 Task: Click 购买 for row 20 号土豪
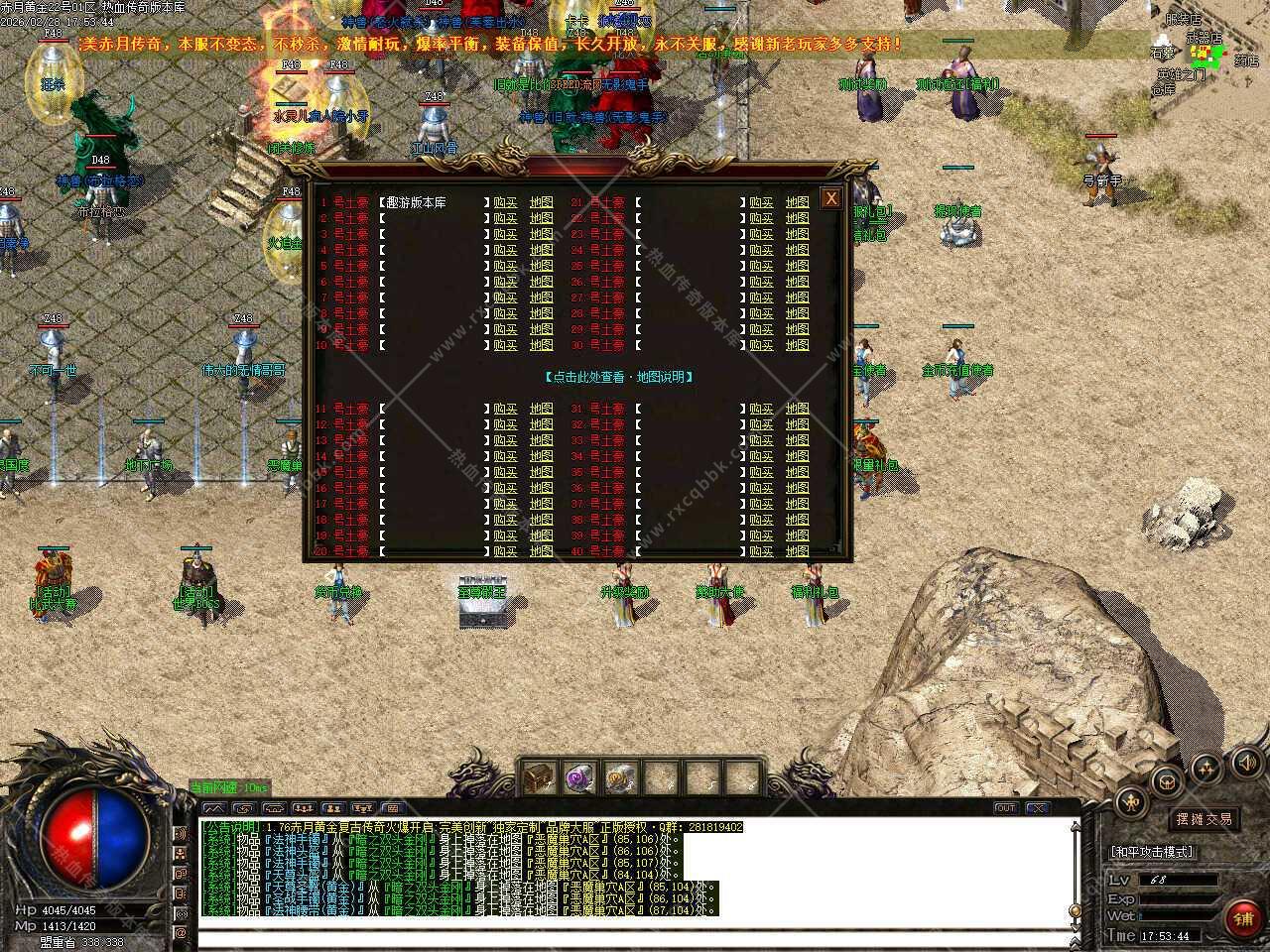click(x=505, y=551)
